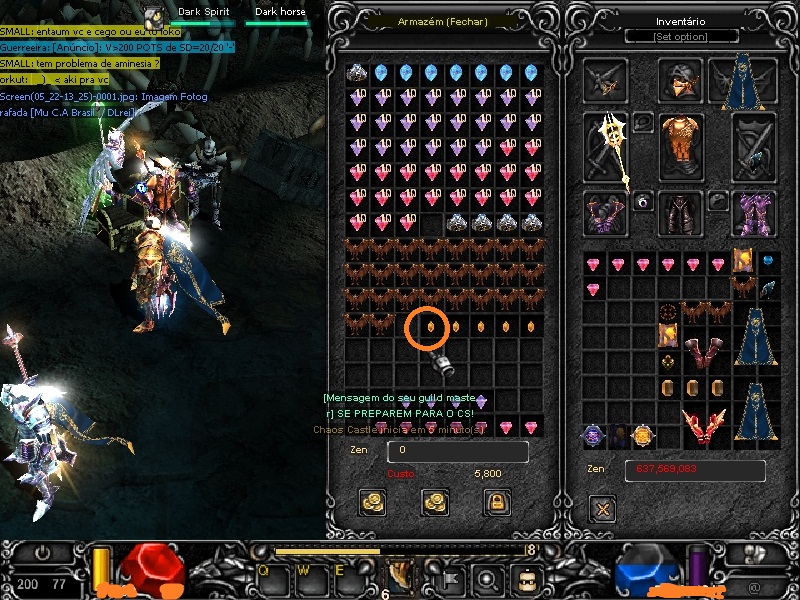Click the first gold coins Zen button

pyautogui.click(x=373, y=501)
